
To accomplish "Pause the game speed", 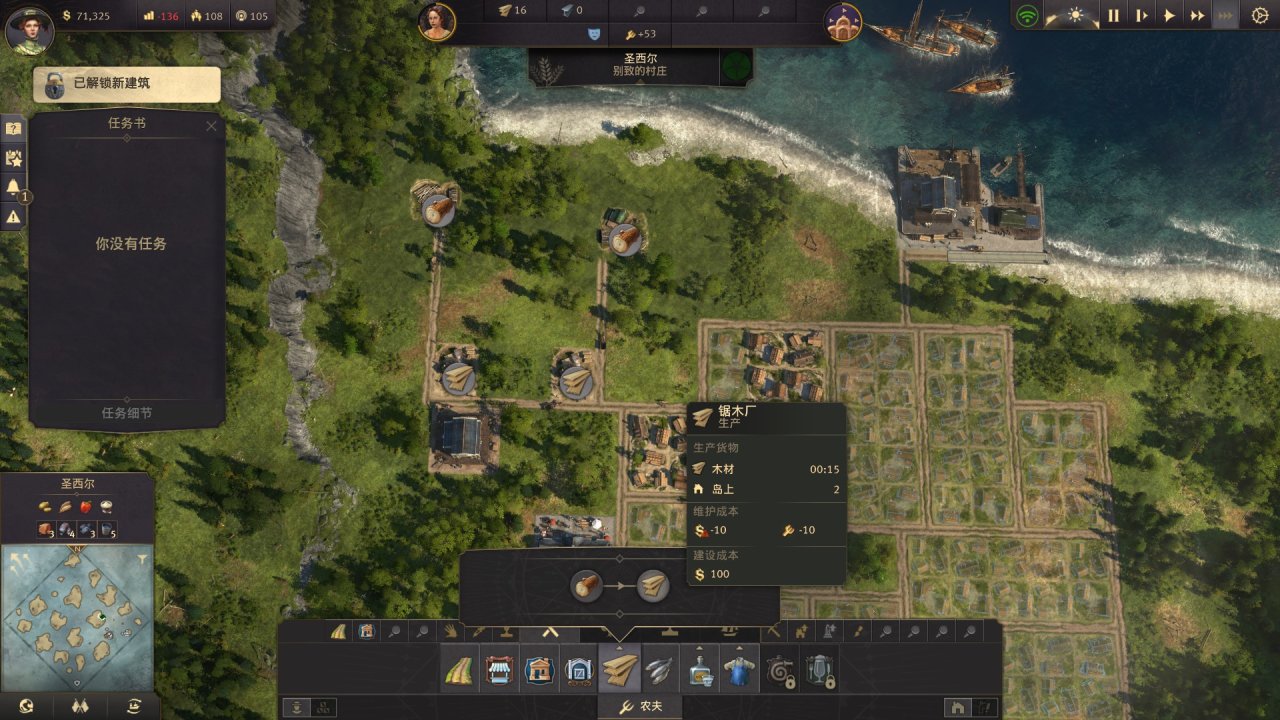I will pos(1113,16).
